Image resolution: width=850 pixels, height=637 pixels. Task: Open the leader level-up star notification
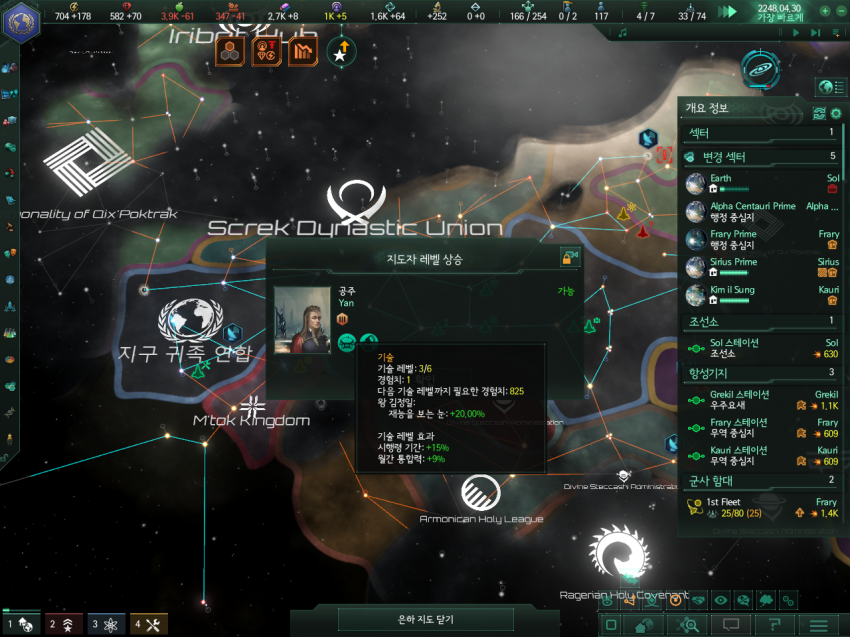tap(340, 51)
